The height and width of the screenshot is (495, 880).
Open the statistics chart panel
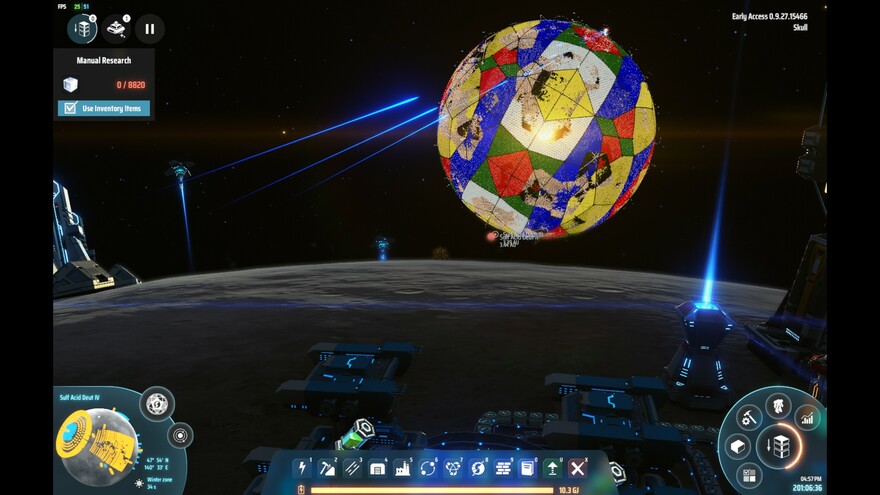[806, 417]
